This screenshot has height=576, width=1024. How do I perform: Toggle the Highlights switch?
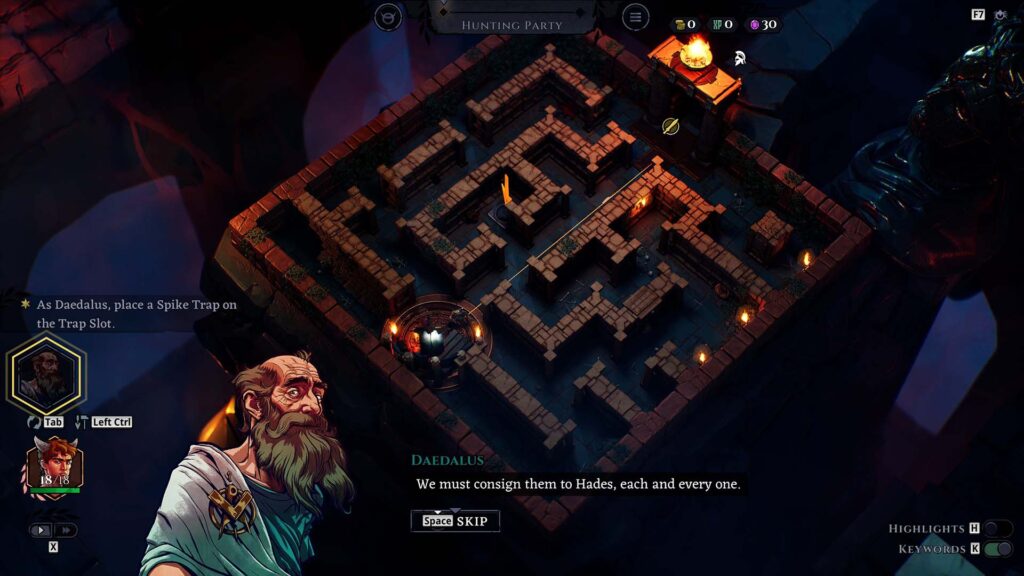(x=997, y=529)
